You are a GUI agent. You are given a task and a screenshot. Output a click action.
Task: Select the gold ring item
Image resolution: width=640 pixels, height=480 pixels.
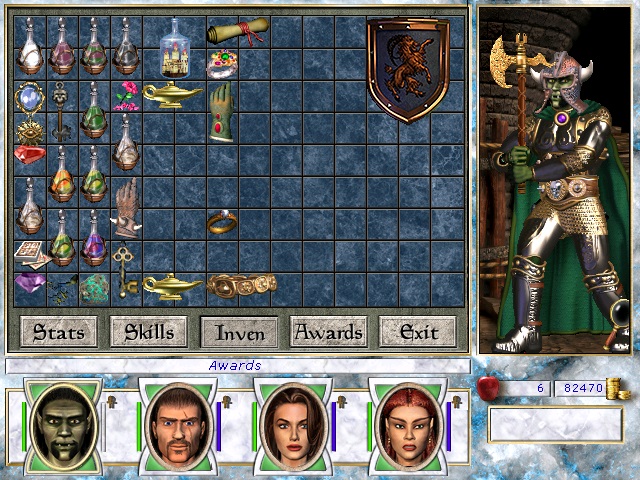tap(222, 221)
